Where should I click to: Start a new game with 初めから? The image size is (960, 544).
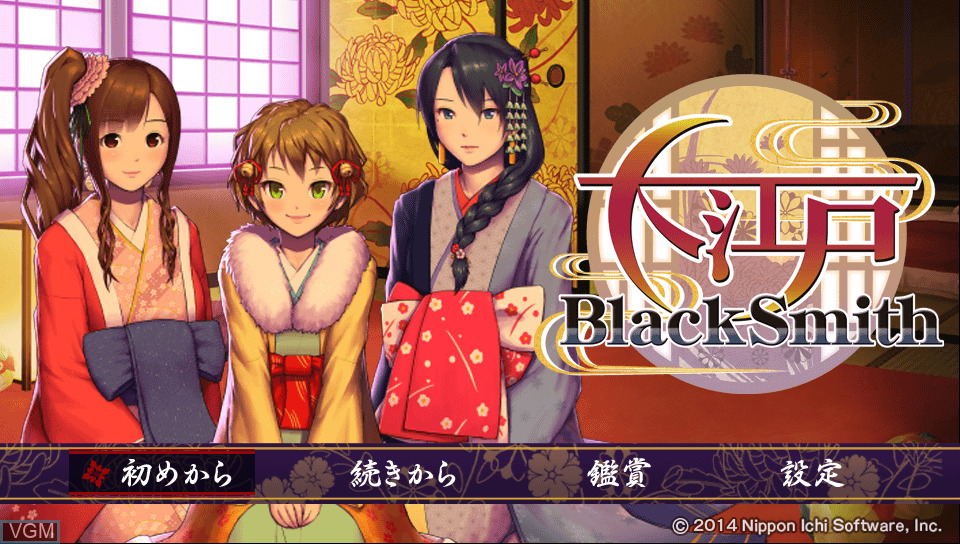tap(176, 473)
